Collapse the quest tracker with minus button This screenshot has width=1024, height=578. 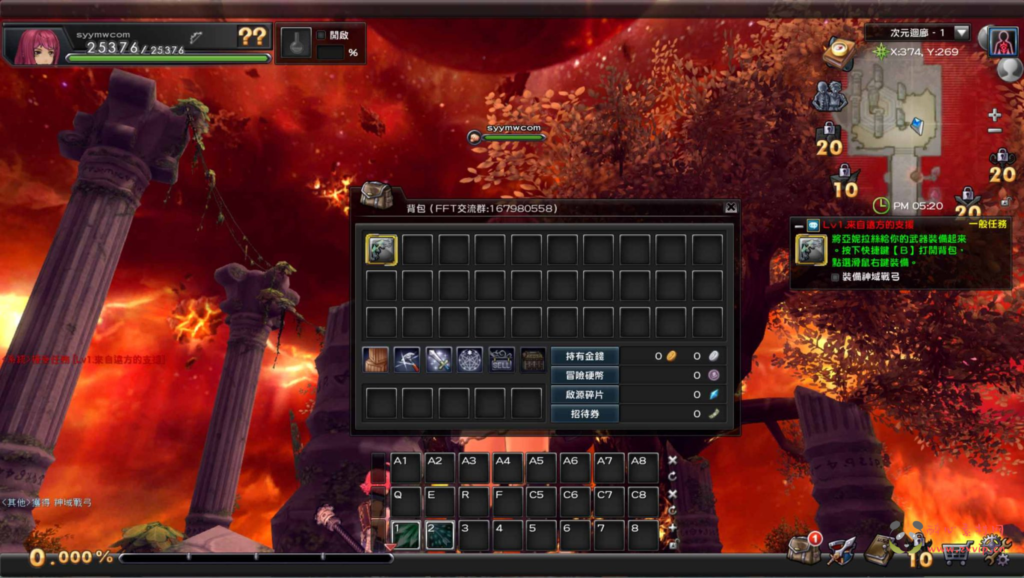pyautogui.click(x=798, y=226)
